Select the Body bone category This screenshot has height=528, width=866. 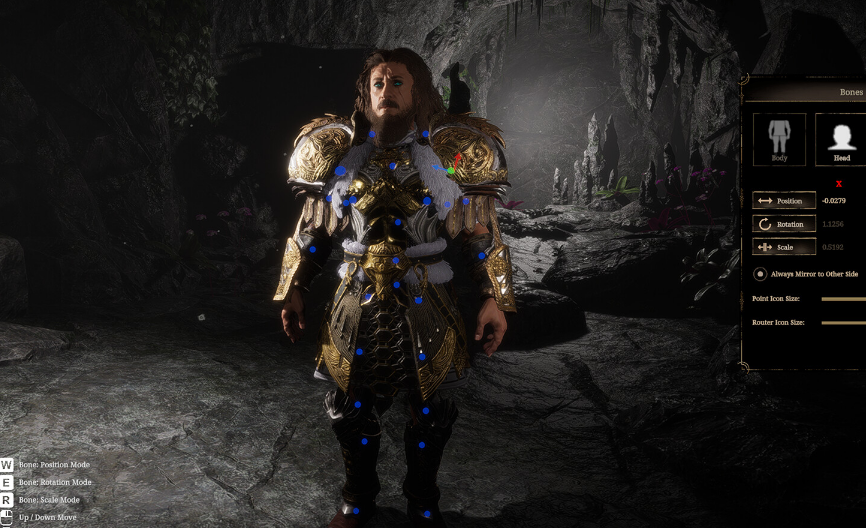tap(779, 138)
